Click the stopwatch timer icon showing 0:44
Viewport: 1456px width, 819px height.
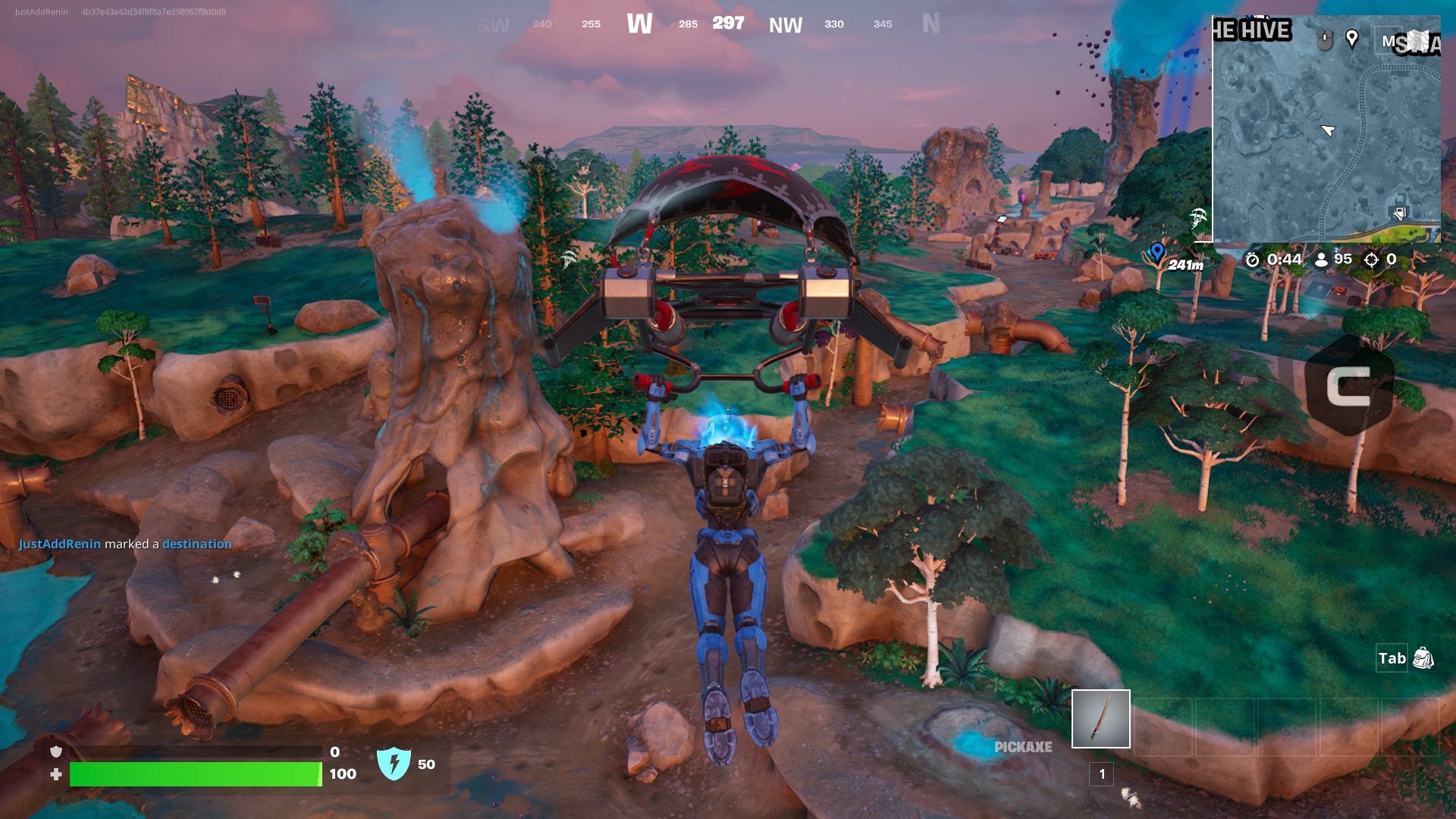(x=1253, y=259)
